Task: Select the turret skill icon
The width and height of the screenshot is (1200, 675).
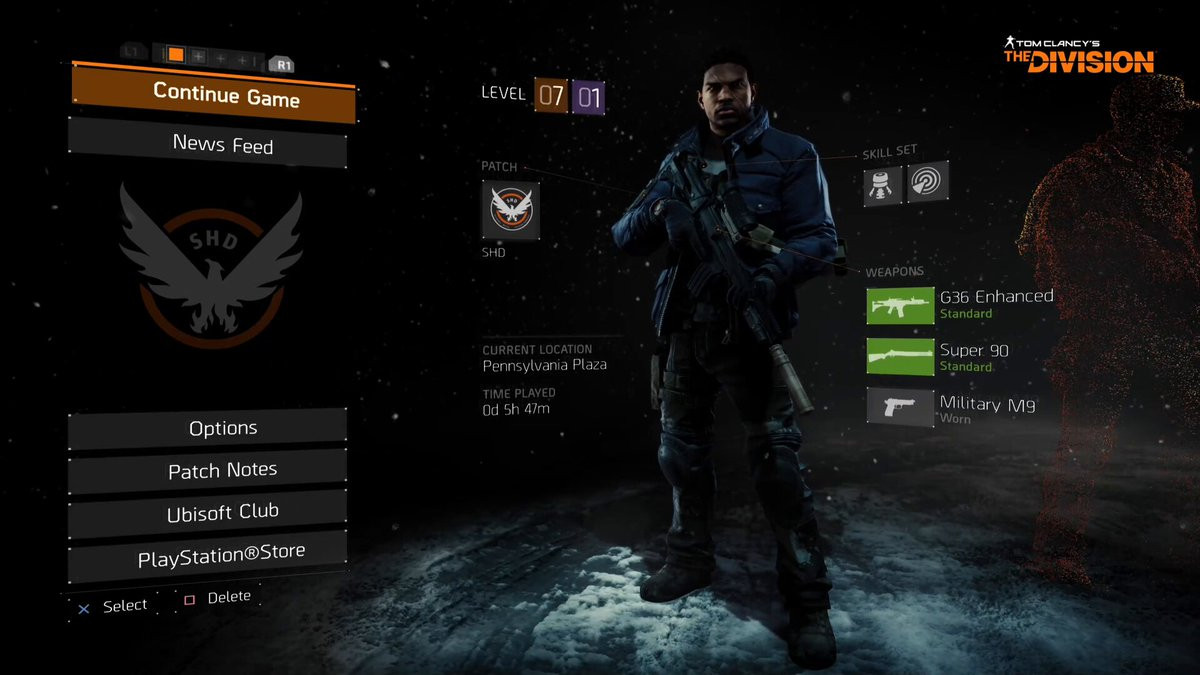Action: click(883, 184)
